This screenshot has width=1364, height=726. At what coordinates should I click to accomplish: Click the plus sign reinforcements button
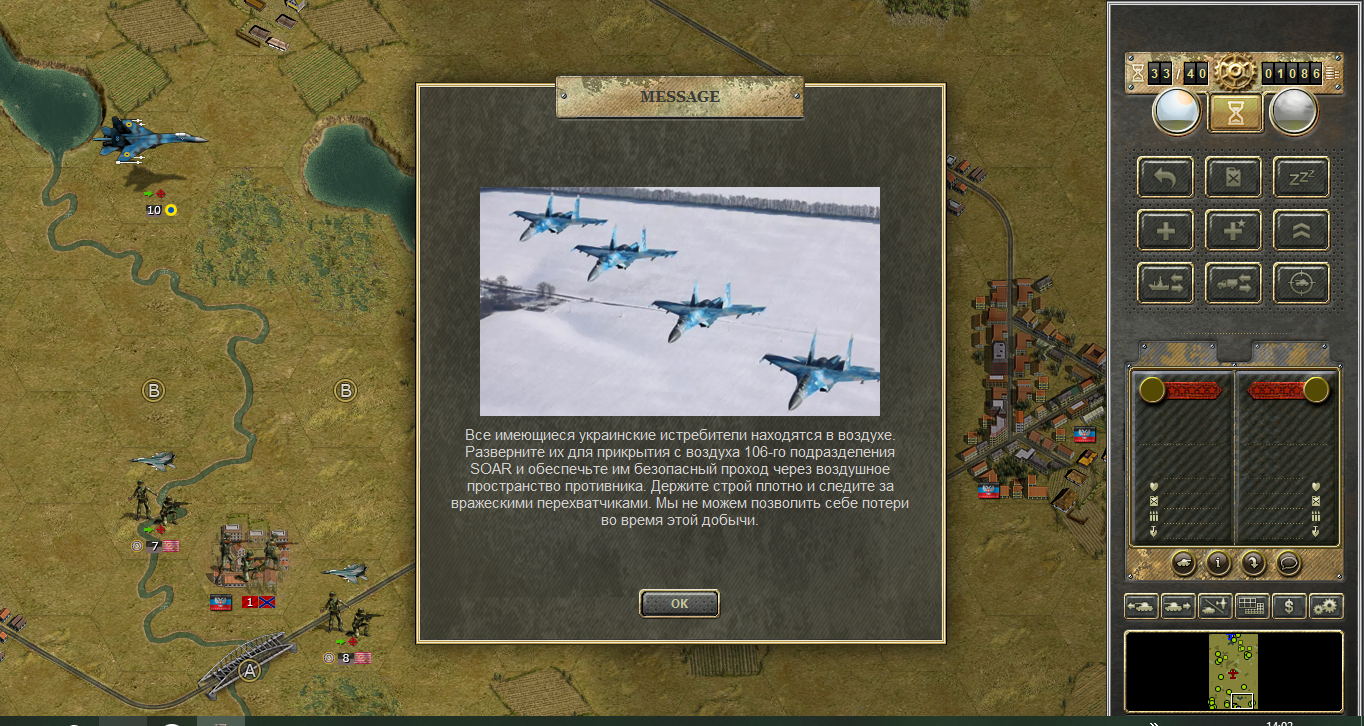(1165, 231)
